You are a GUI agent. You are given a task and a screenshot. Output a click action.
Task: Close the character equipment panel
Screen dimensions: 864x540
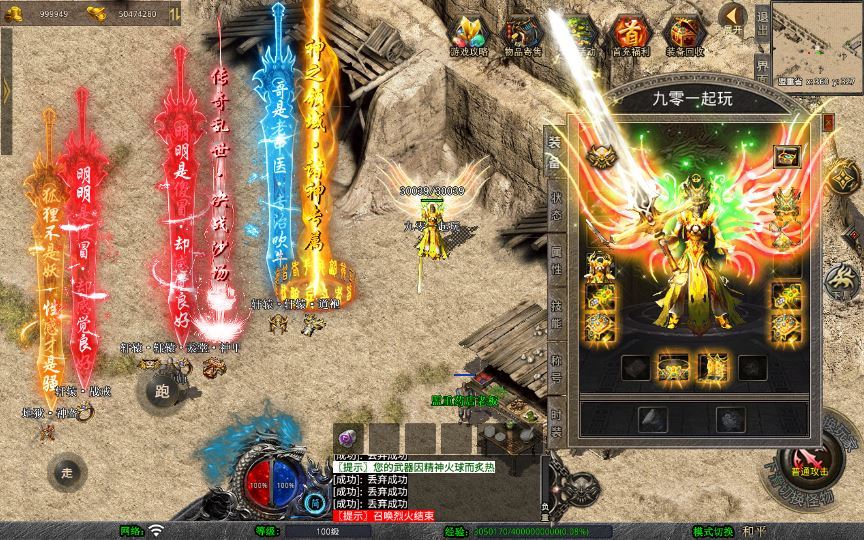[828, 122]
